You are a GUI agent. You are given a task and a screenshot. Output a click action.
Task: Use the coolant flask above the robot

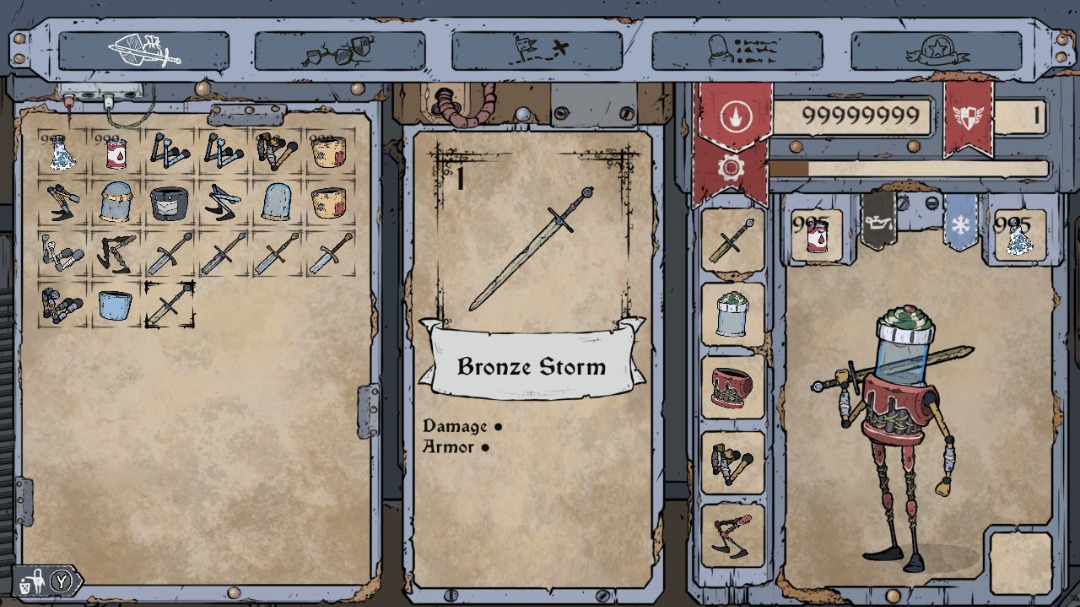click(x=1018, y=237)
